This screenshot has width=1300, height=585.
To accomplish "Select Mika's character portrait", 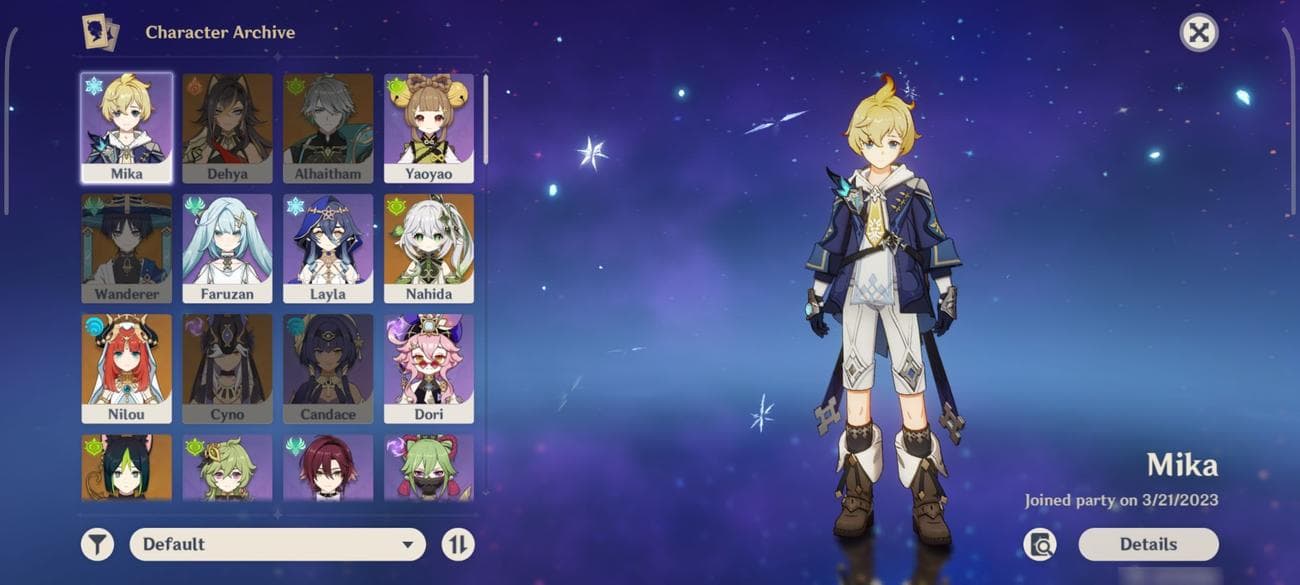I will click(x=126, y=127).
